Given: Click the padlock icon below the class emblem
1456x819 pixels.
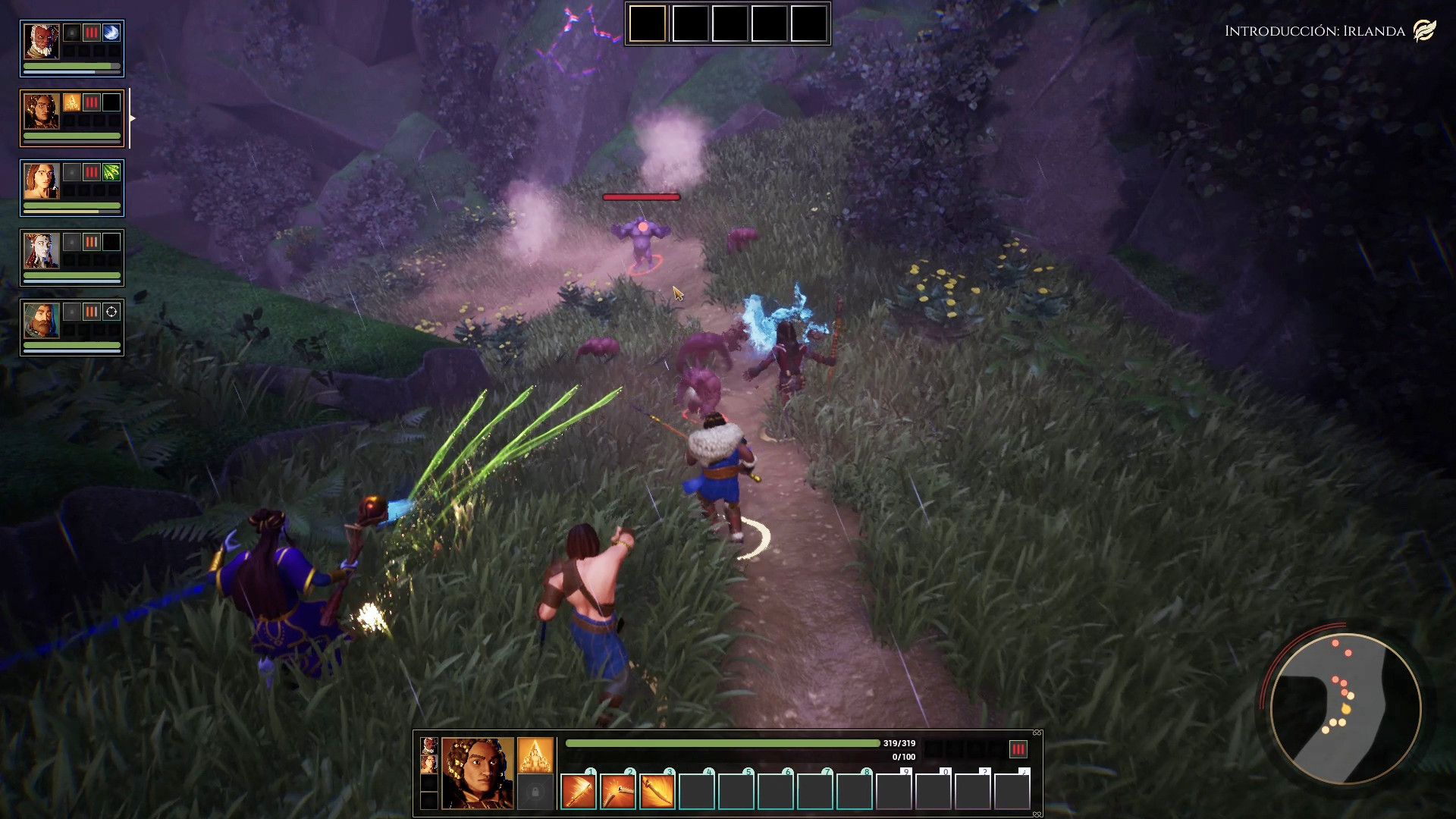Looking at the screenshot, I should point(535,792).
